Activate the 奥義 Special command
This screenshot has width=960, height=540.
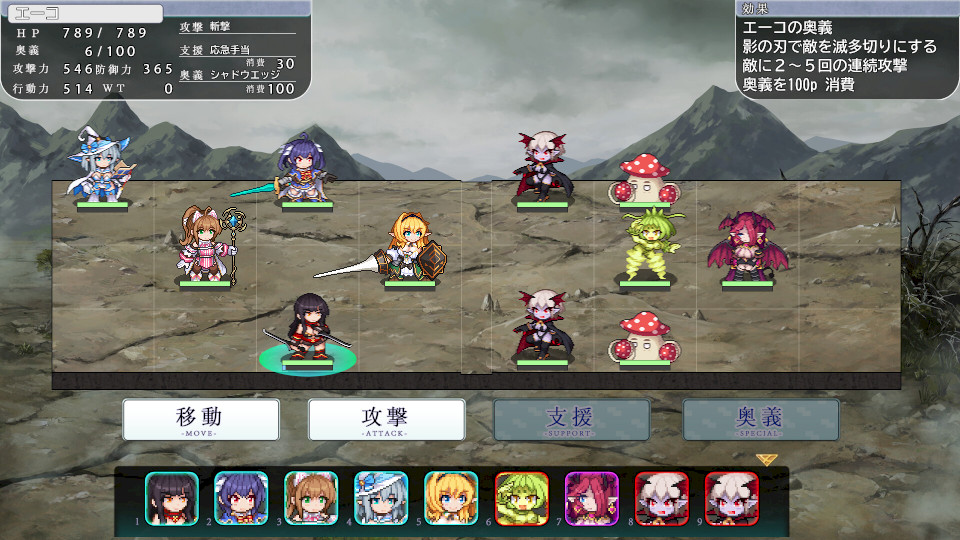coord(761,420)
